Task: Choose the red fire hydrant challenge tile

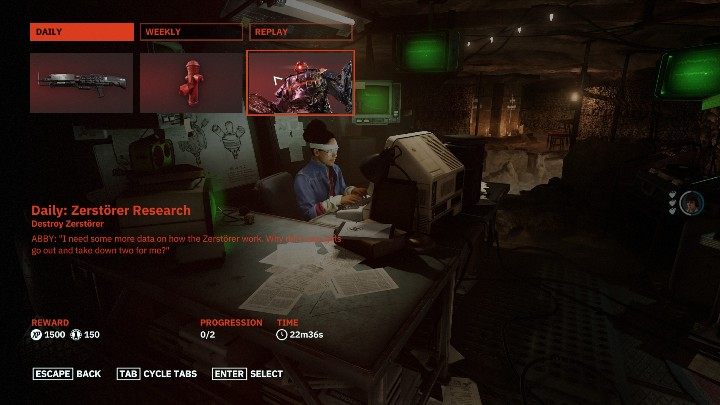Action: 191,82
